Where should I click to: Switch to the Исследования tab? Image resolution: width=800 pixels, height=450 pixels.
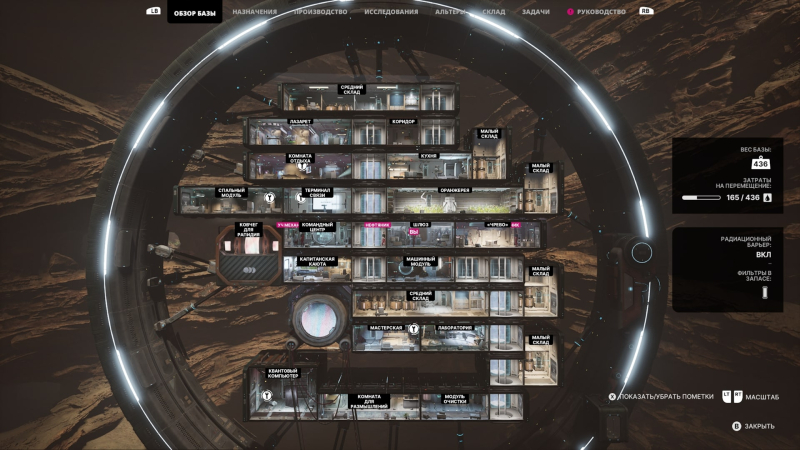click(392, 12)
